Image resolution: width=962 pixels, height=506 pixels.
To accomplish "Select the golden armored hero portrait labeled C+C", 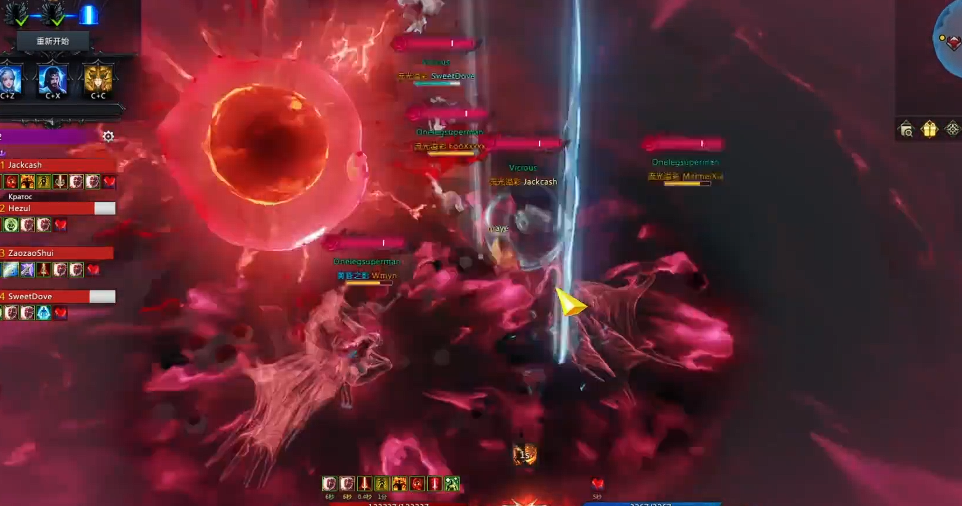I will pyautogui.click(x=98, y=78).
